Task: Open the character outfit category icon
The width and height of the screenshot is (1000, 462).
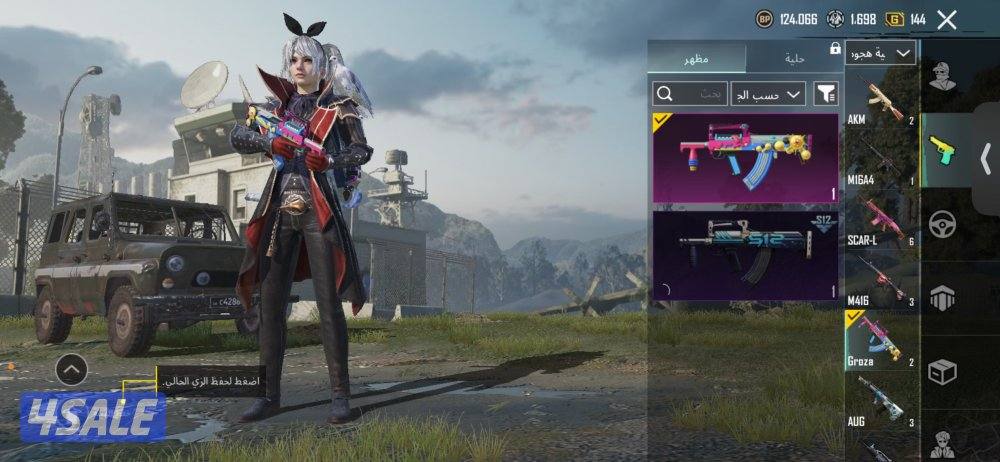Action: point(942,77)
